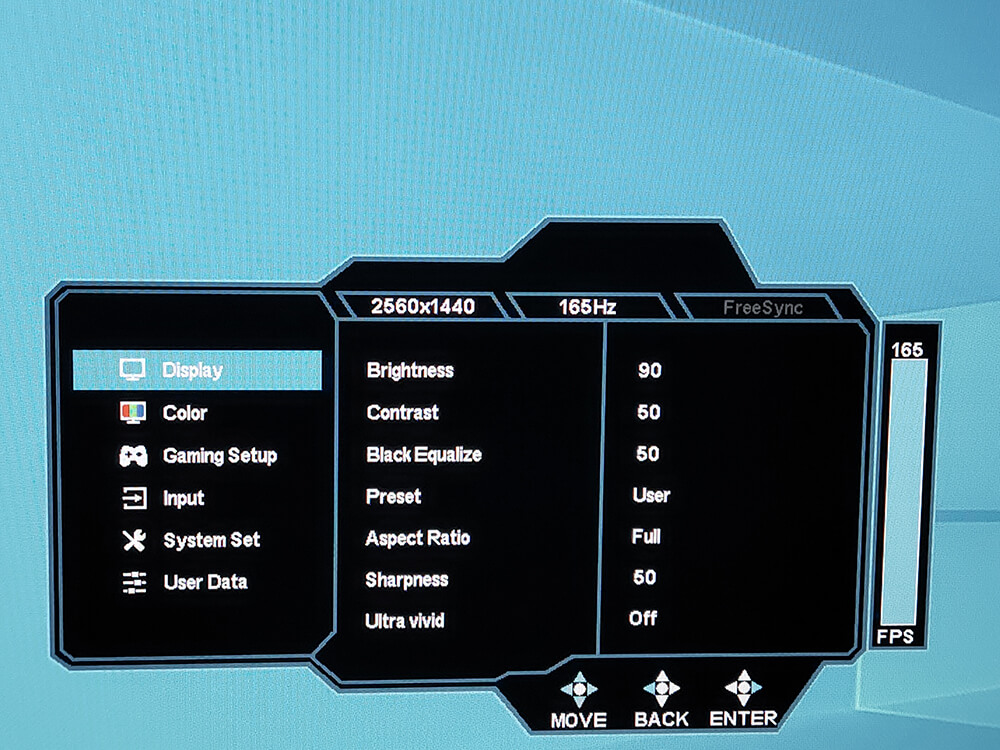The height and width of the screenshot is (750, 1000).
Task: Click the Black Equalize option
Action: click(x=424, y=455)
